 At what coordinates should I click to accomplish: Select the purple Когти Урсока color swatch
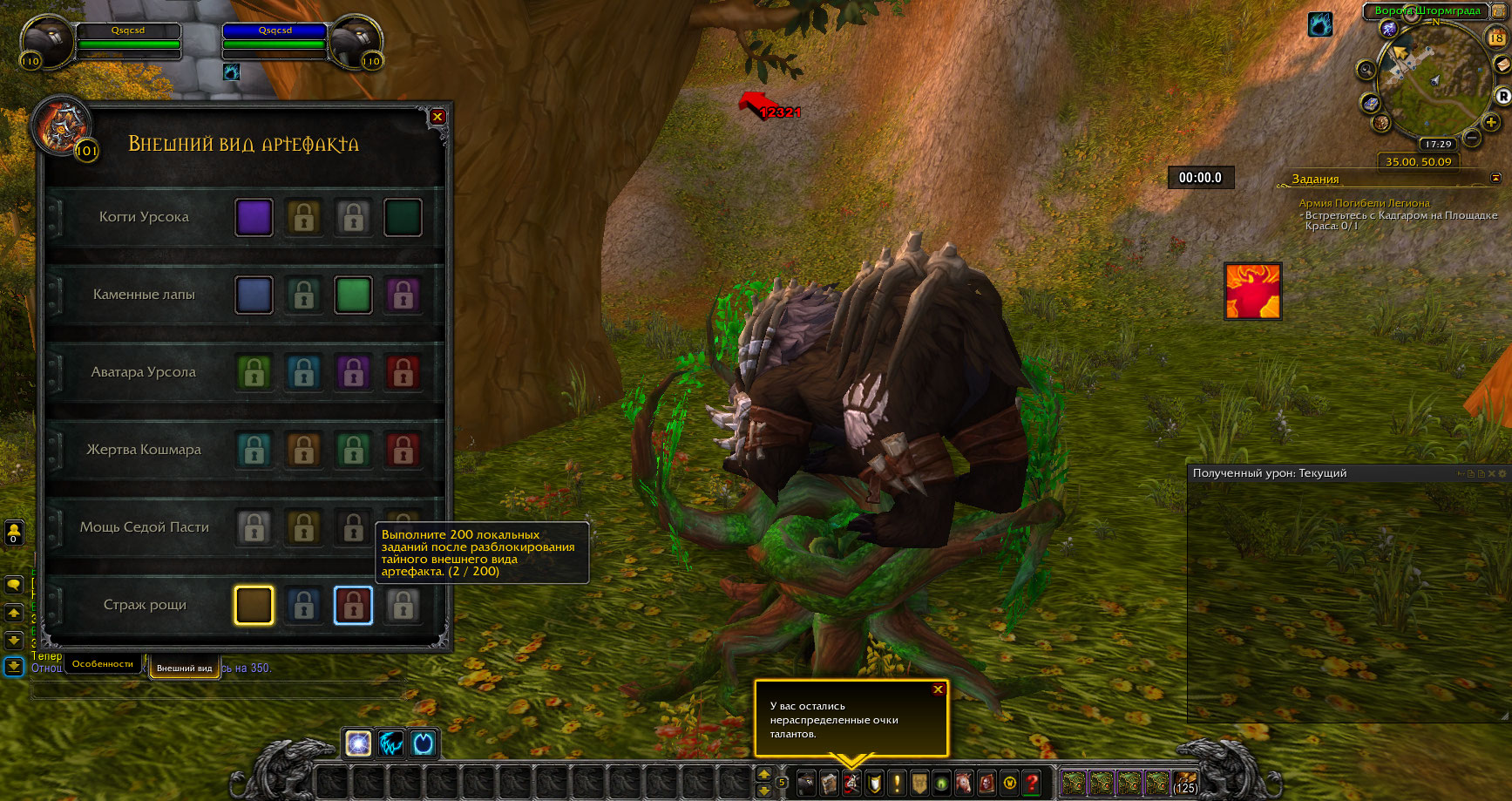click(254, 218)
